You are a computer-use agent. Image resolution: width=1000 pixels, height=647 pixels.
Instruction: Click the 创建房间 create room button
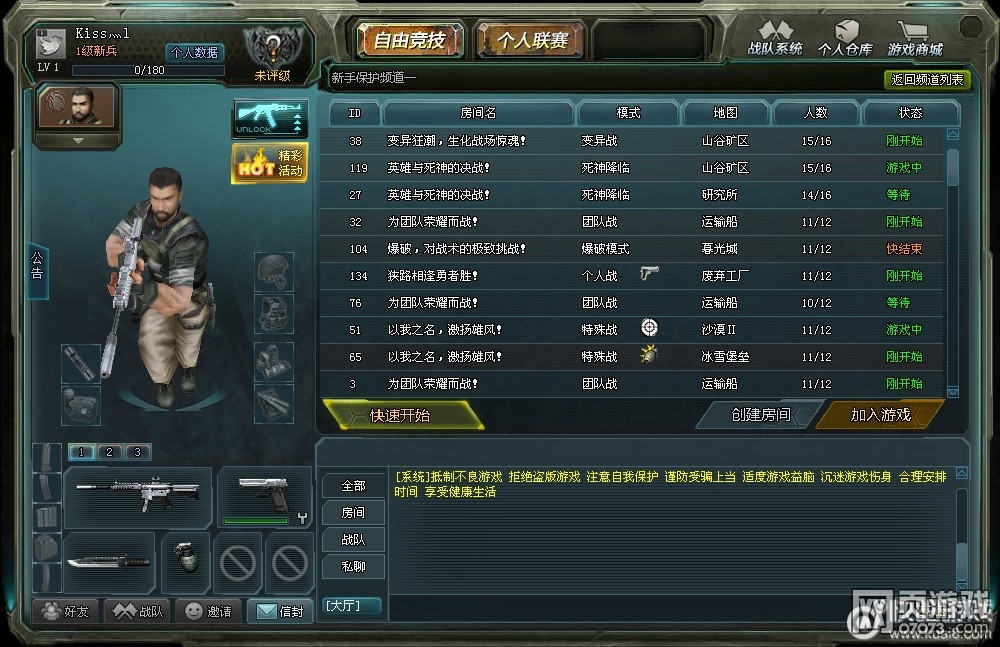[x=760, y=415]
